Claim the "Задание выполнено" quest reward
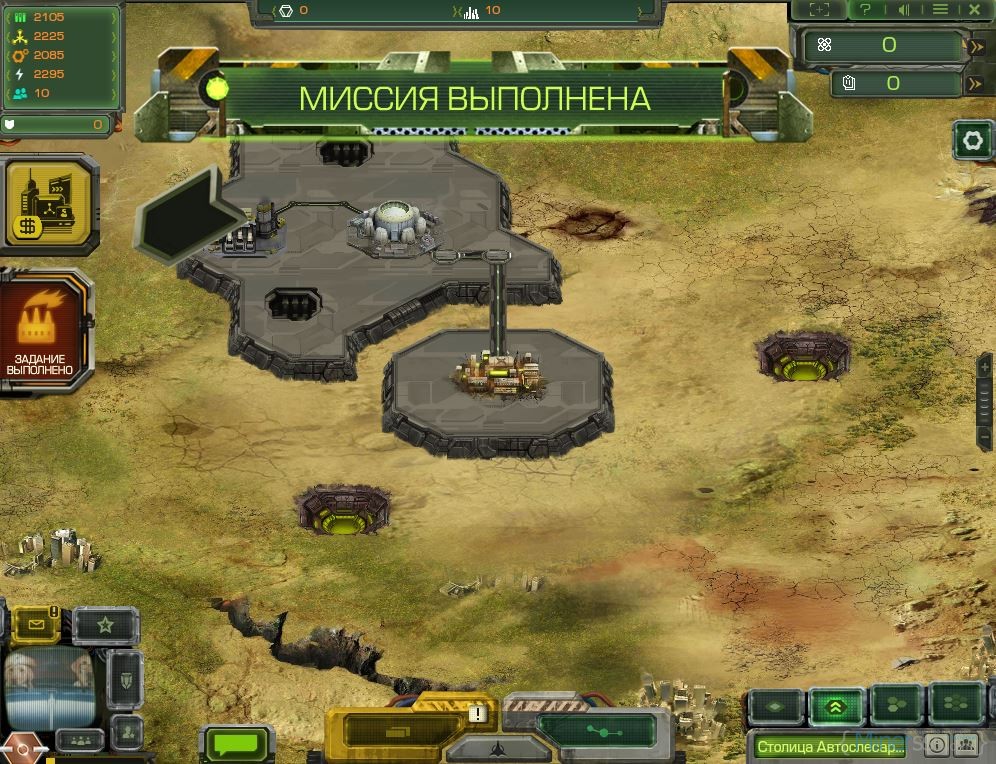 [x=43, y=332]
